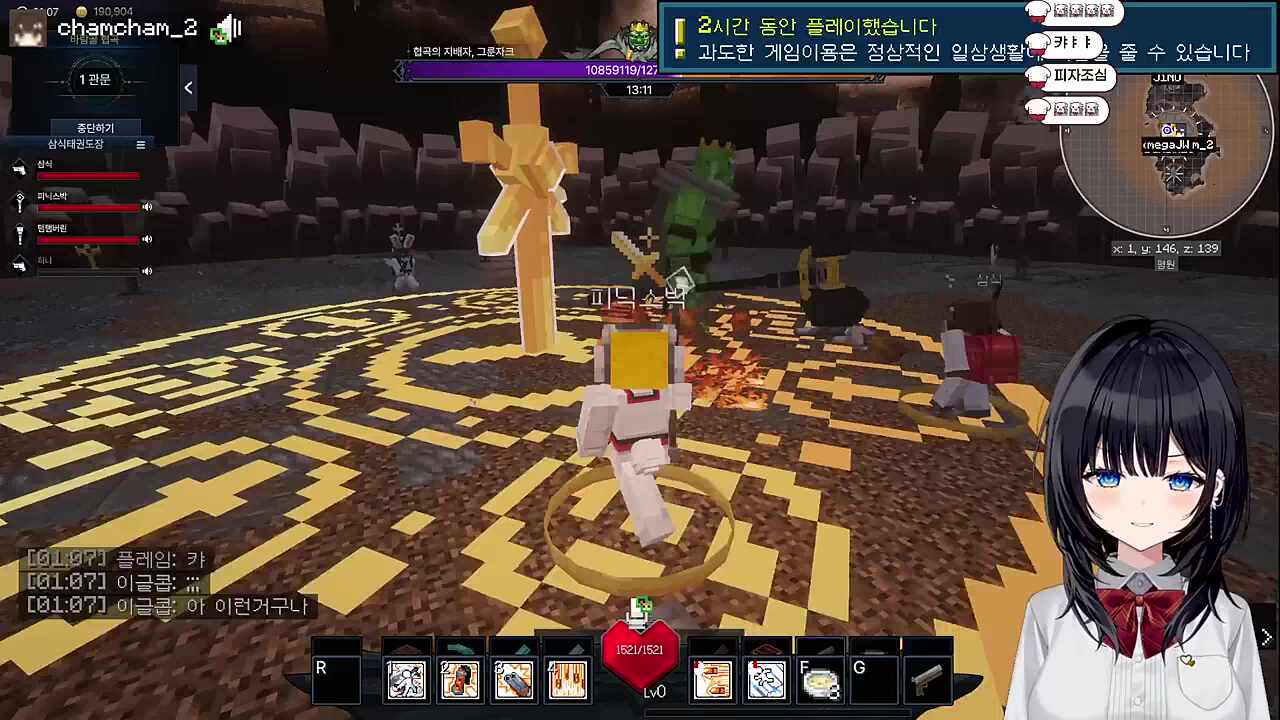Click the key class icon beside 피닉스박
Viewport: 1280px width, 720px height.
click(20, 203)
